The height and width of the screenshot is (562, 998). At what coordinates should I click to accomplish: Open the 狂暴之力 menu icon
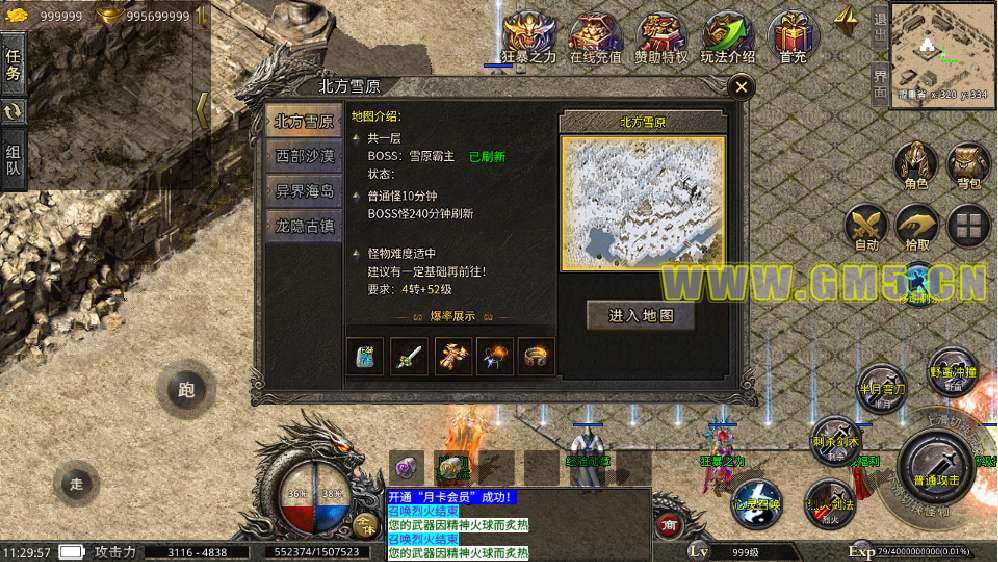click(528, 36)
